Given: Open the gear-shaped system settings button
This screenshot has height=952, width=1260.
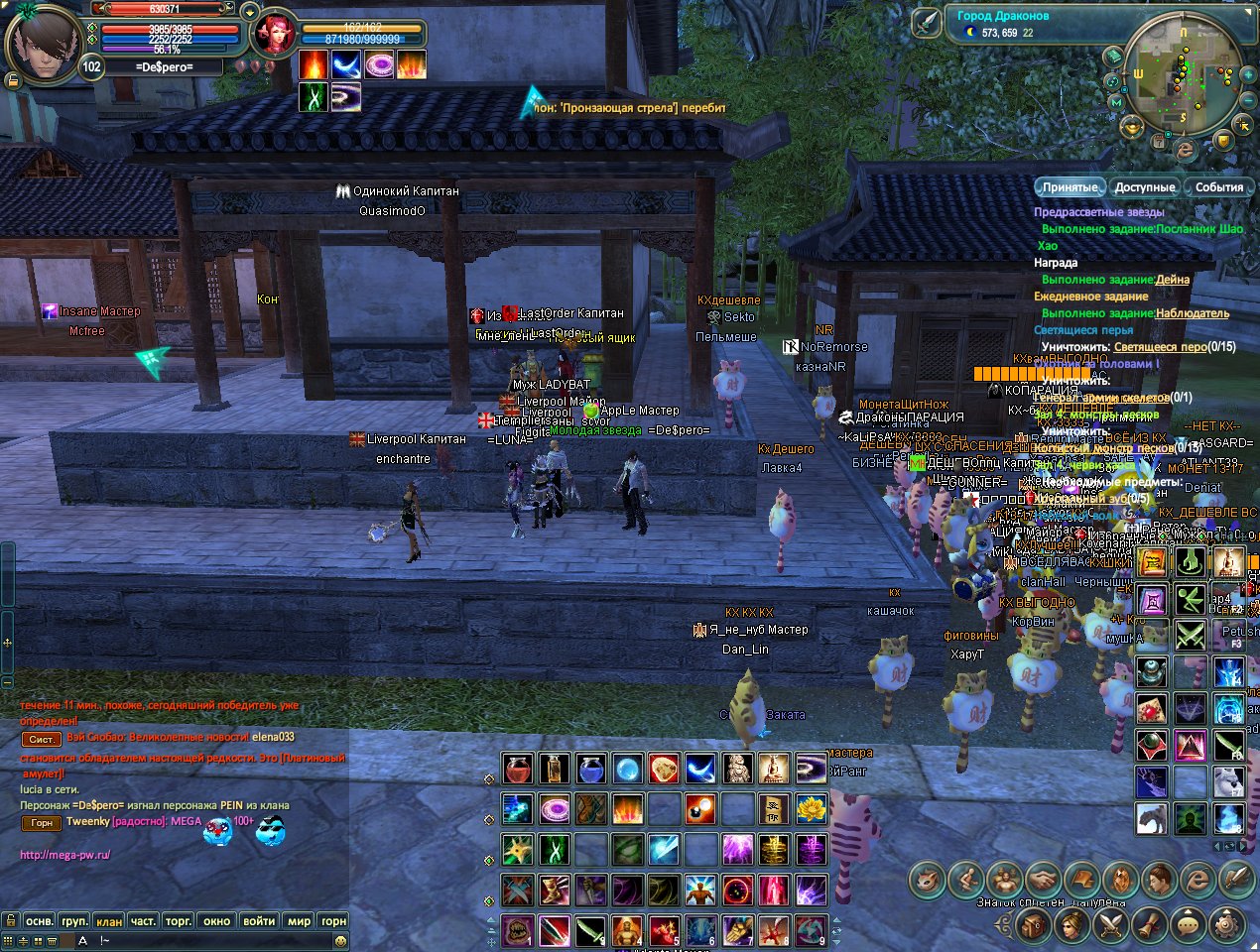Looking at the screenshot, I should coord(1228,925).
